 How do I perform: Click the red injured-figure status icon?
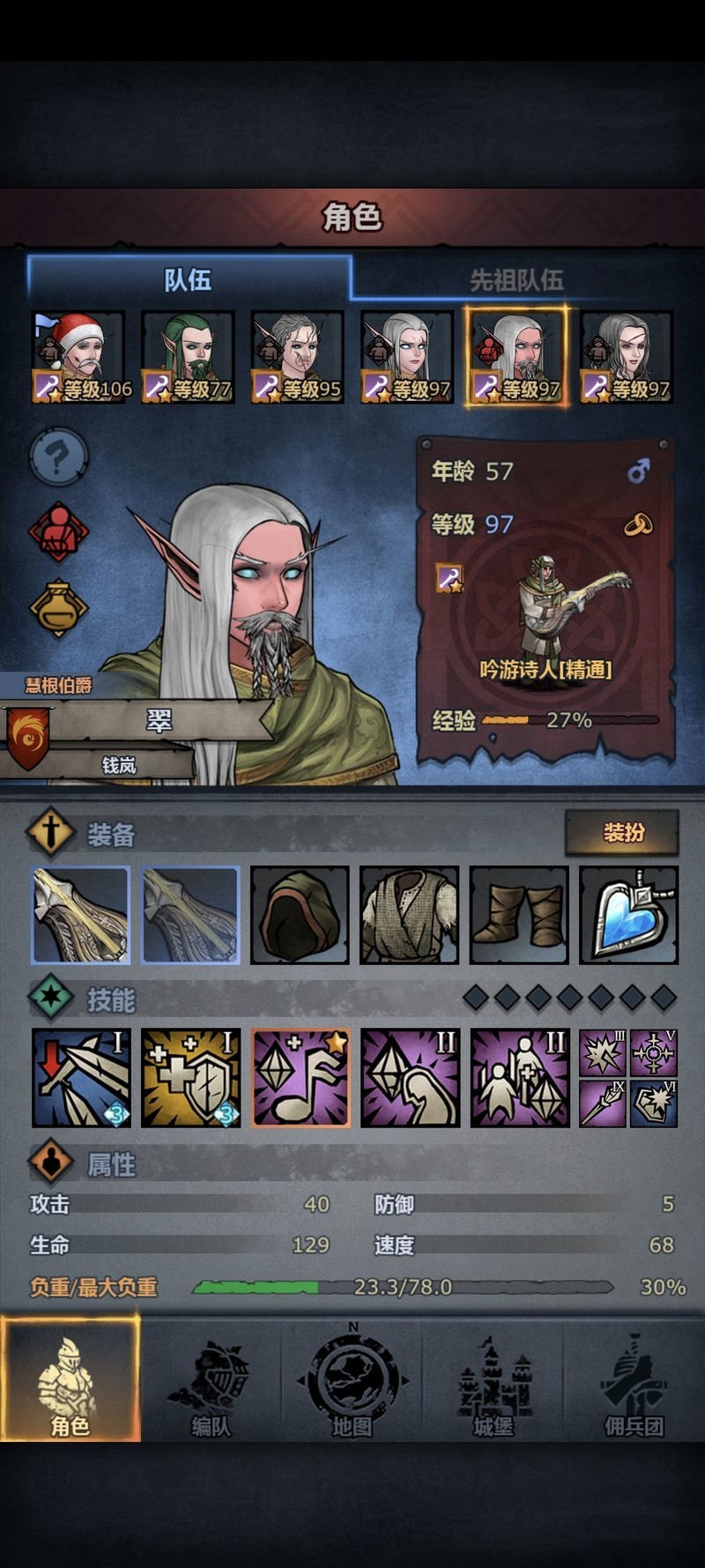pyautogui.click(x=58, y=531)
